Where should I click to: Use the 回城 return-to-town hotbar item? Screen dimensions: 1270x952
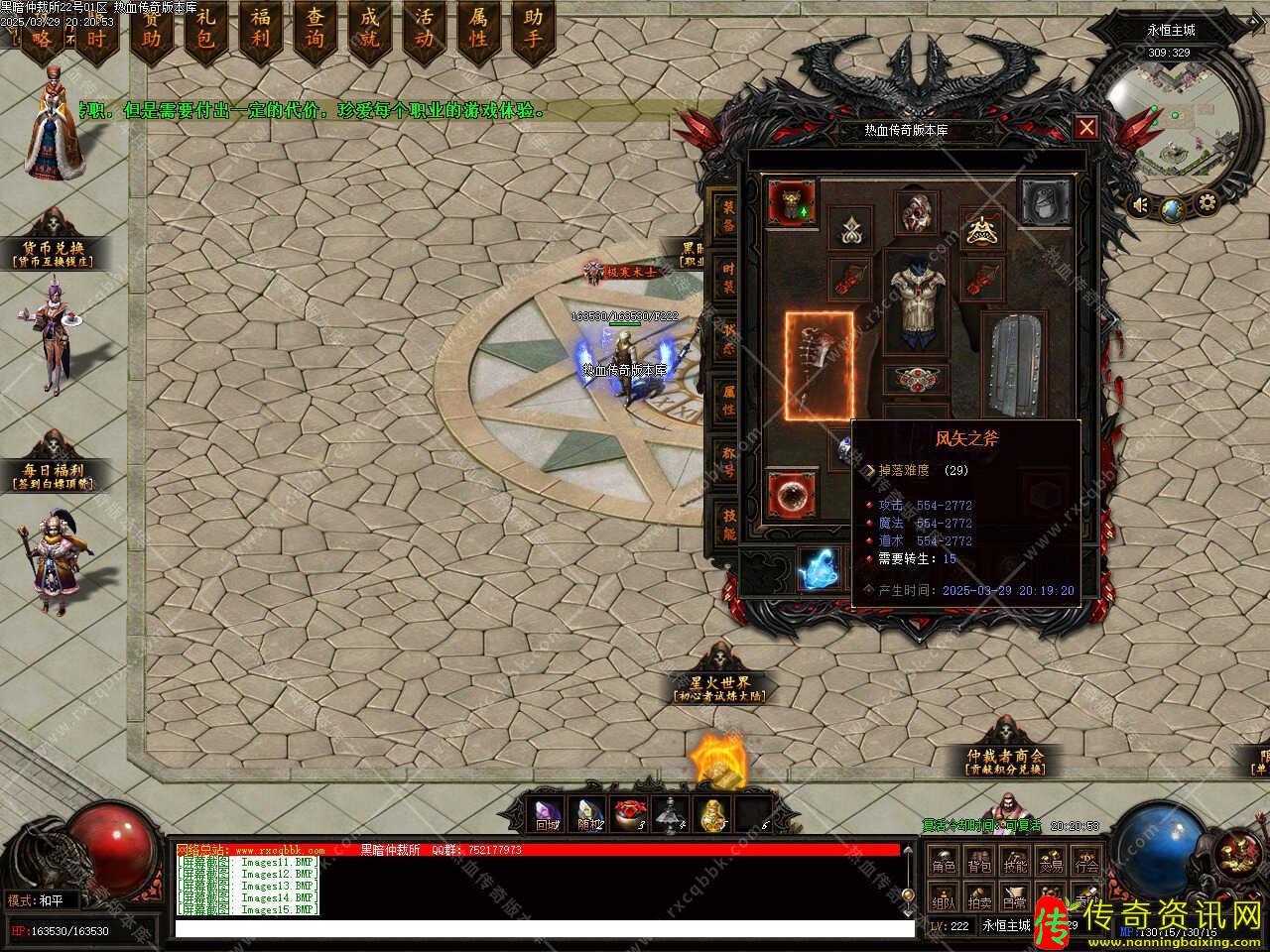548,814
